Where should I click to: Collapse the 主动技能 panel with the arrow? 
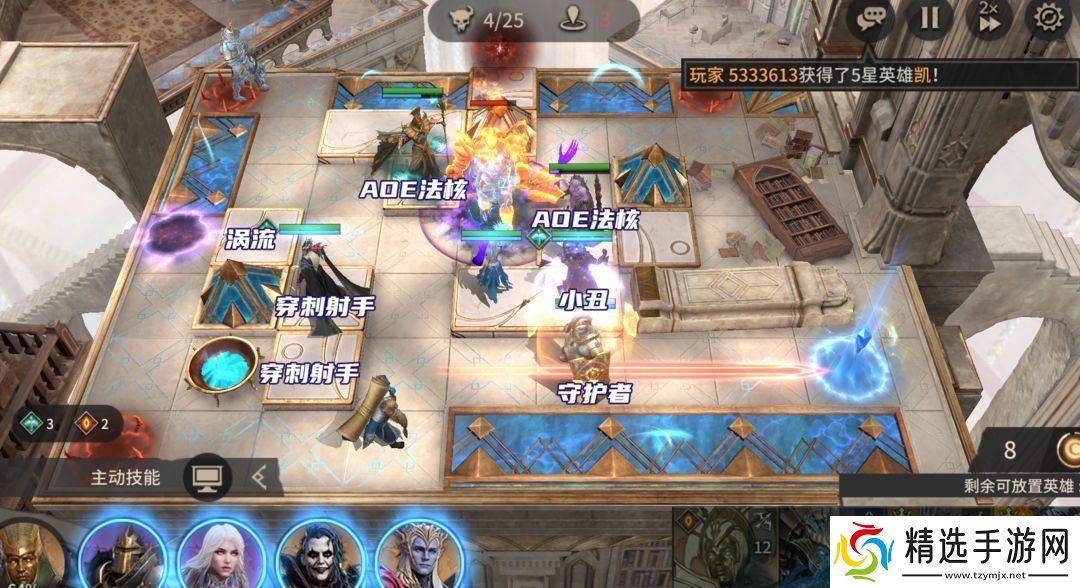coord(259,477)
